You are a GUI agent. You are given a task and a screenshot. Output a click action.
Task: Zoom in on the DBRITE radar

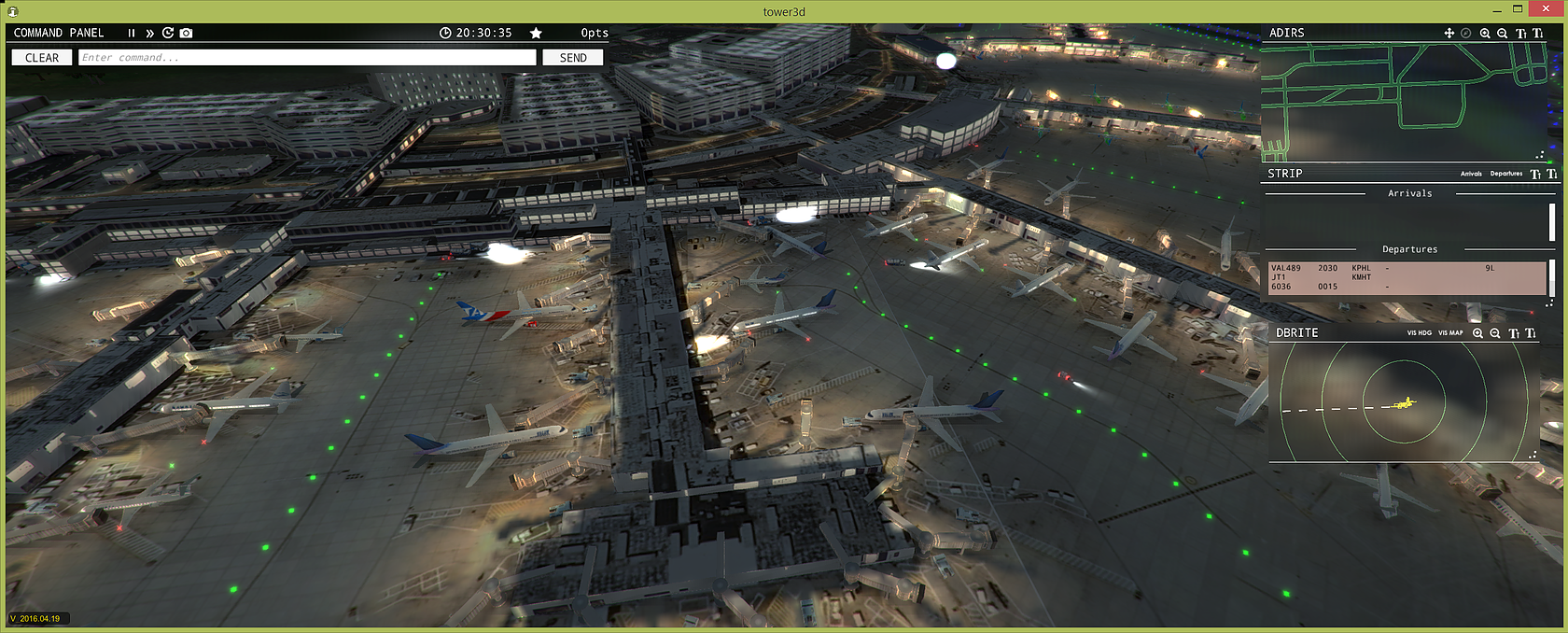1477,333
